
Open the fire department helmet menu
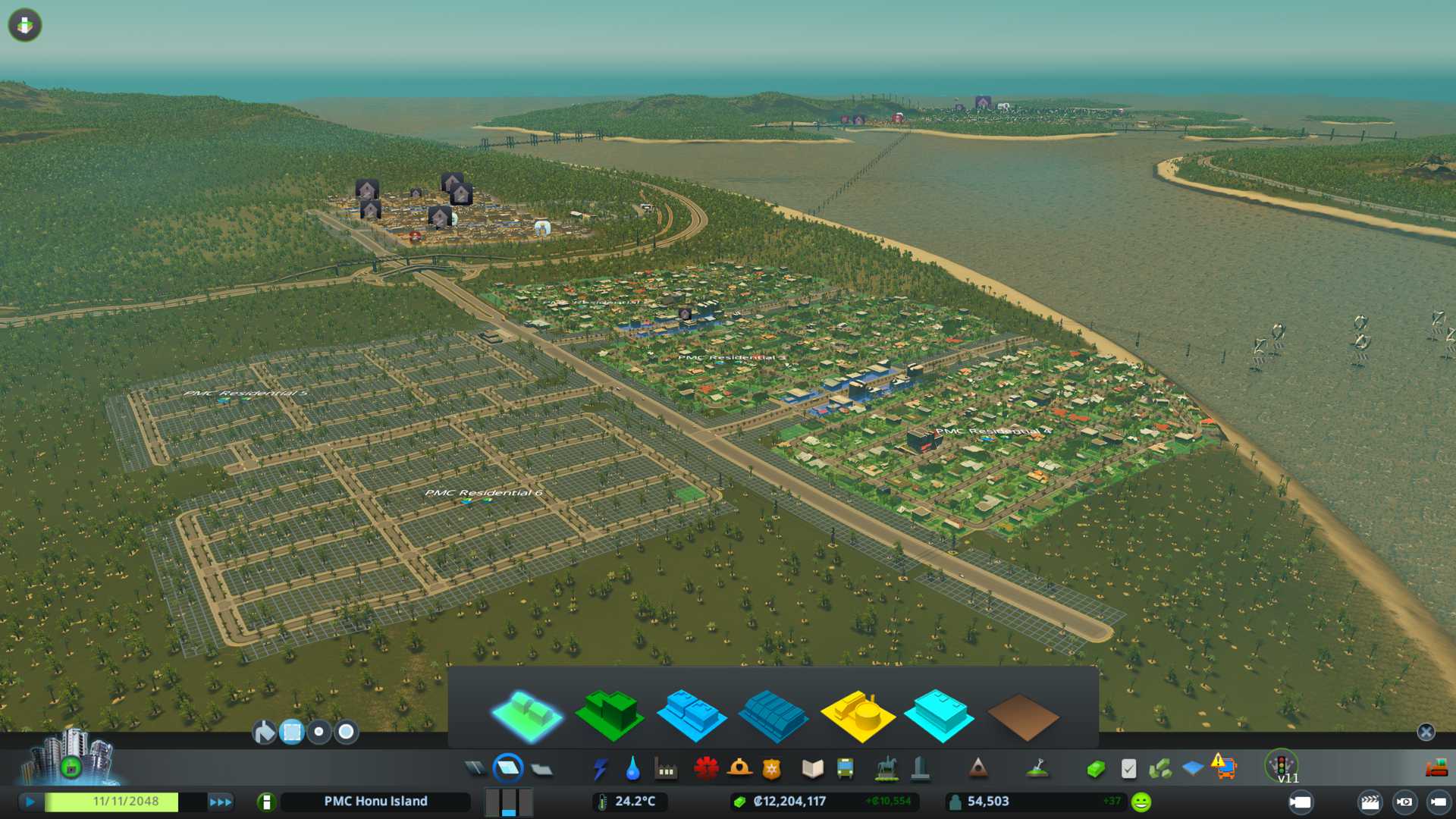point(739,769)
